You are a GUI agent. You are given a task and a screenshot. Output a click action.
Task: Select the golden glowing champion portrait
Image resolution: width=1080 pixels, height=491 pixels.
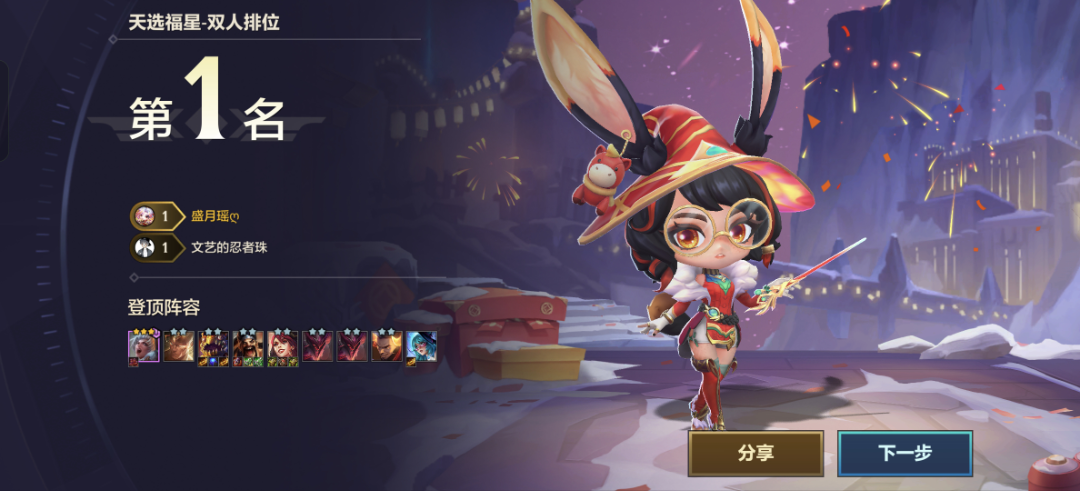[178, 346]
